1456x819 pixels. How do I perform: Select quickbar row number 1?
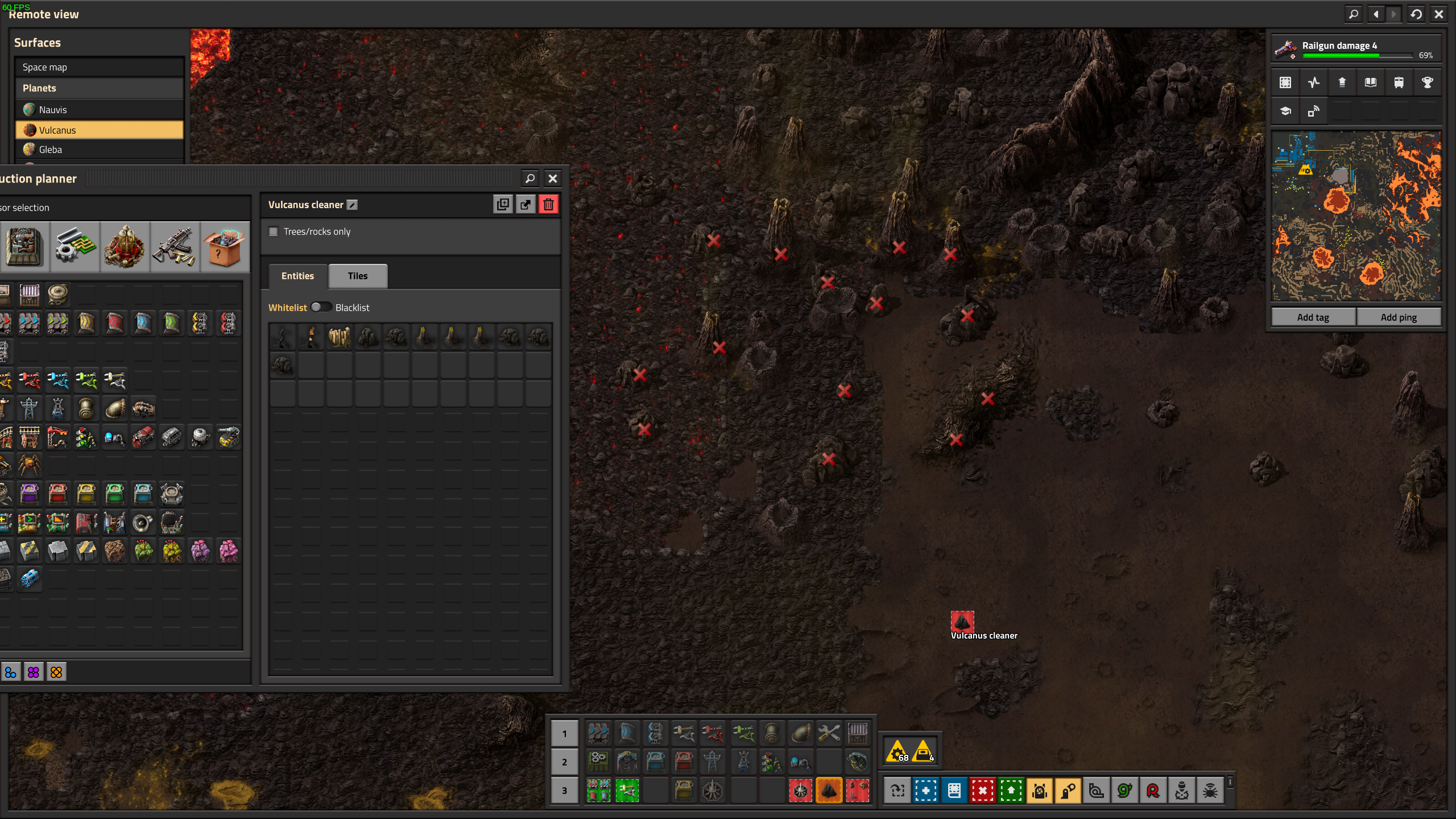pyautogui.click(x=564, y=734)
